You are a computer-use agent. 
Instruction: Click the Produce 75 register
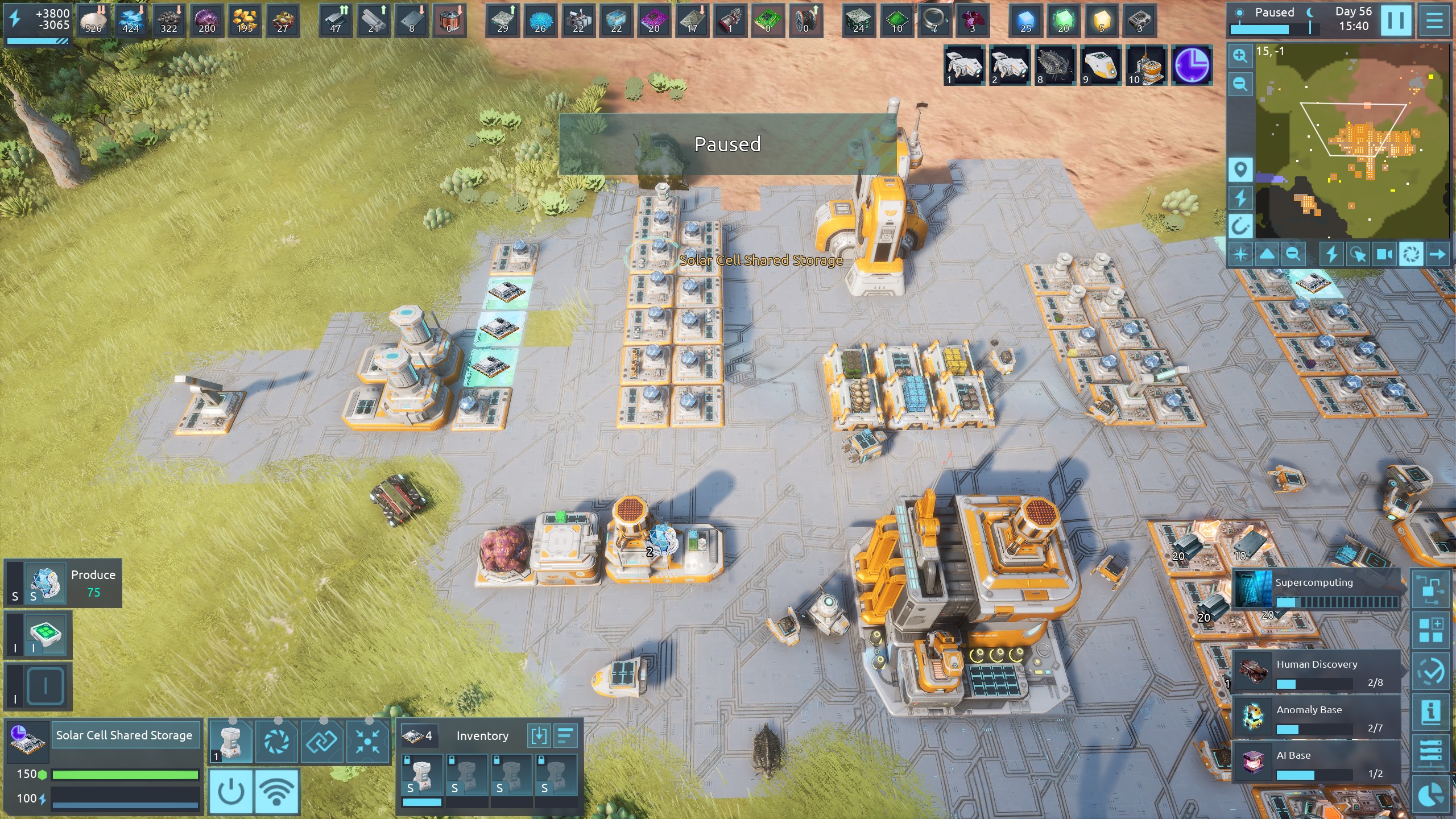(64, 583)
